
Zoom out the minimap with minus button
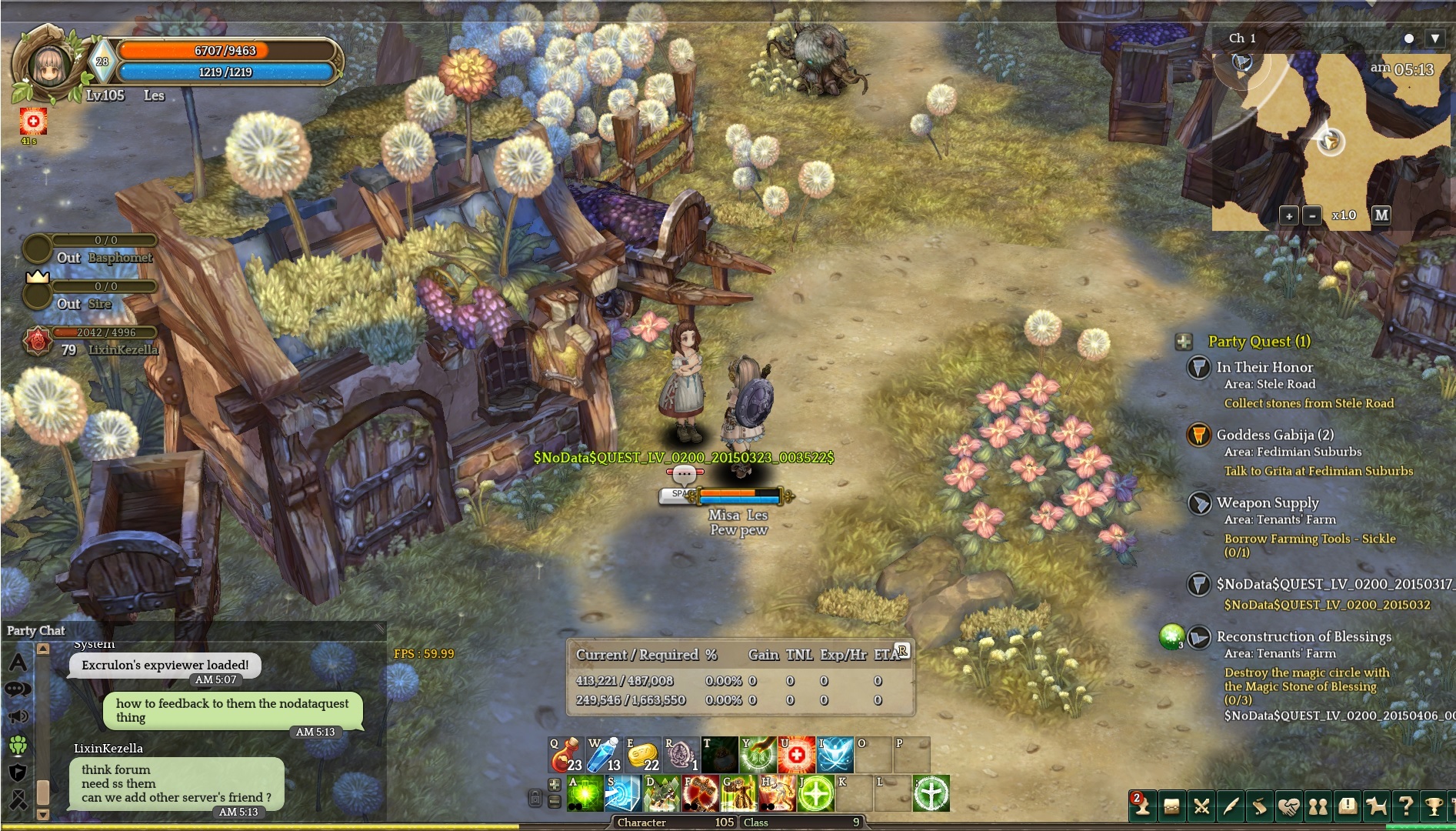pyautogui.click(x=1313, y=216)
